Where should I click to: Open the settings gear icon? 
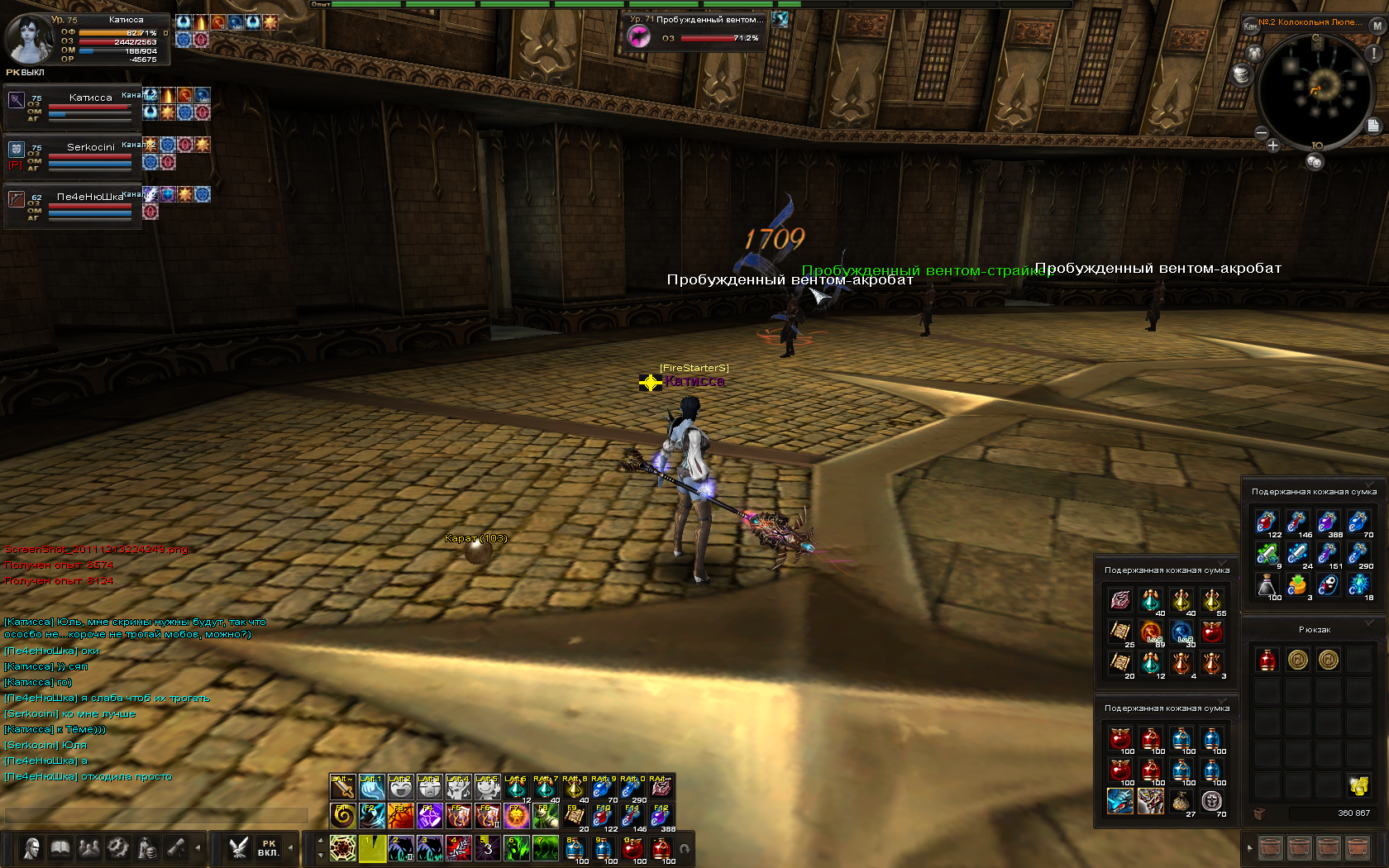pos(118,848)
